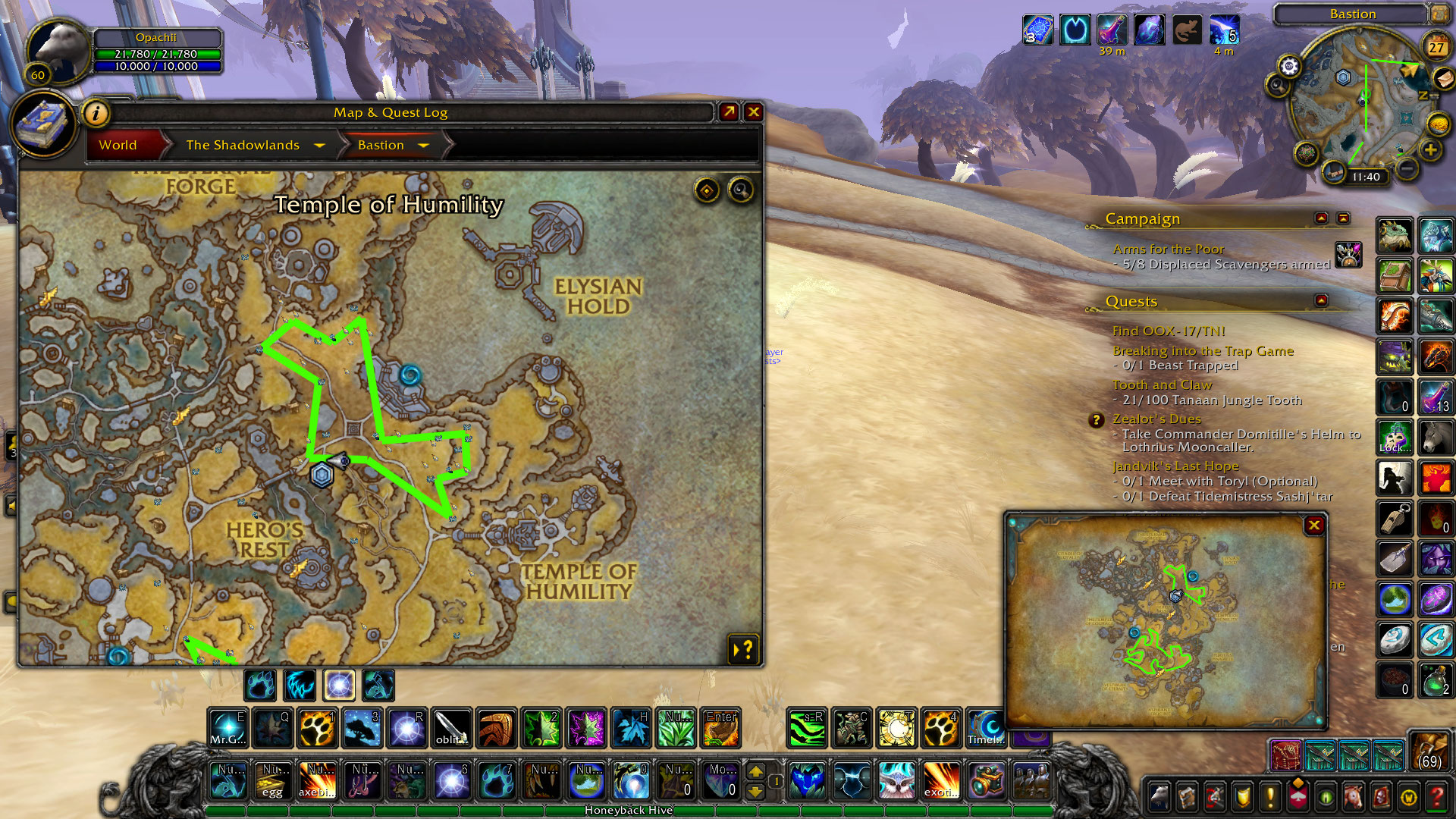Close the Map & Quest Log window
Screen dimensions: 1456x819
click(x=753, y=112)
